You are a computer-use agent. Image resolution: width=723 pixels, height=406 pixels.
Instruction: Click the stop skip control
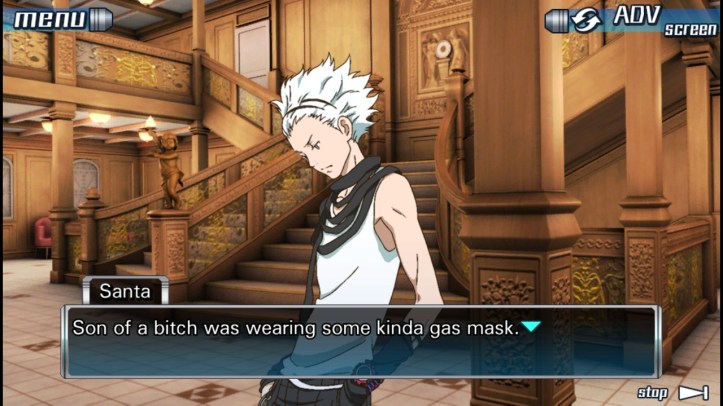[x=672, y=392]
